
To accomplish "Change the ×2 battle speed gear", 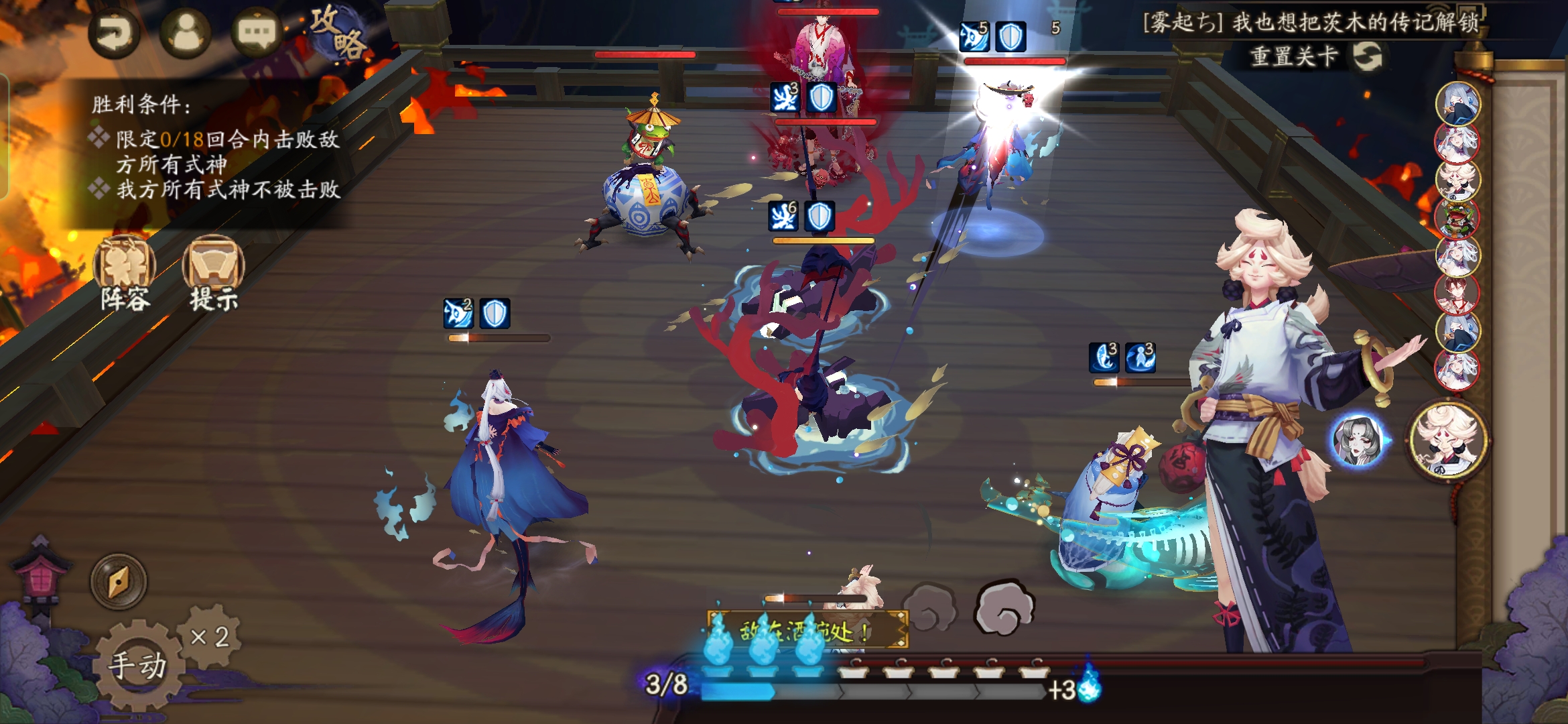I will pos(210,636).
